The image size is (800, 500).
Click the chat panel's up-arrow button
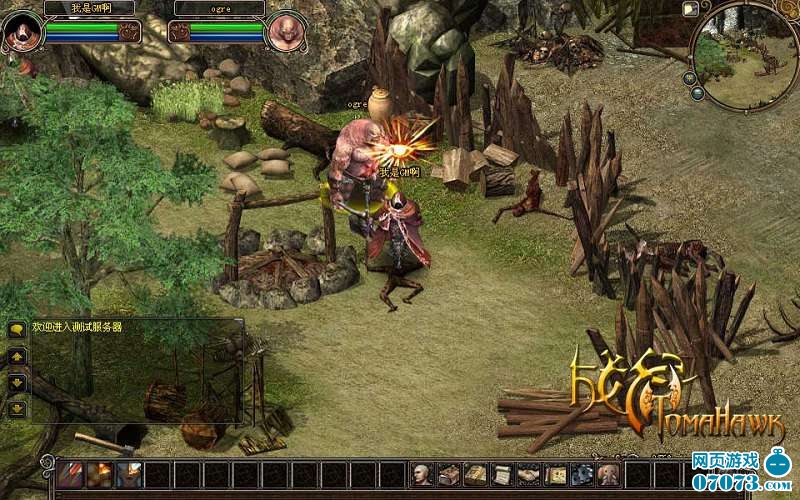(x=17, y=356)
